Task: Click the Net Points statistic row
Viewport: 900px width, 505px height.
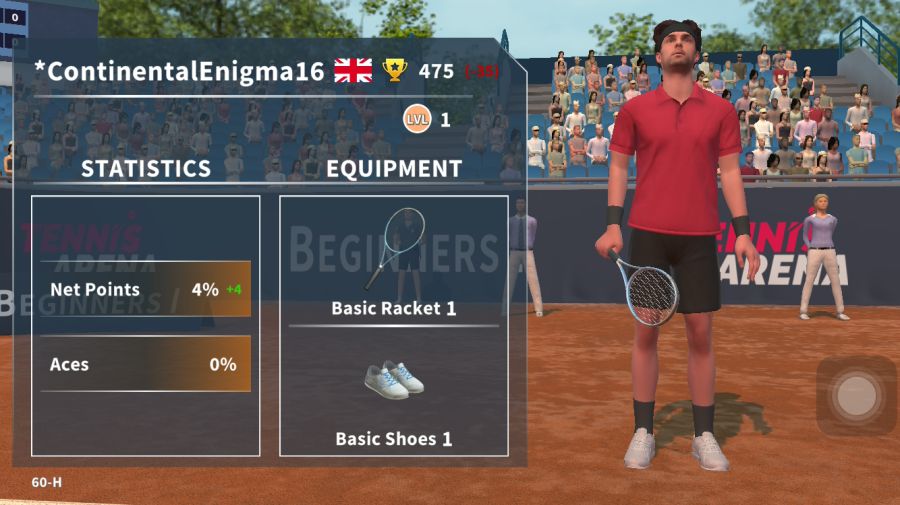Action: pyautogui.click(x=145, y=290)
